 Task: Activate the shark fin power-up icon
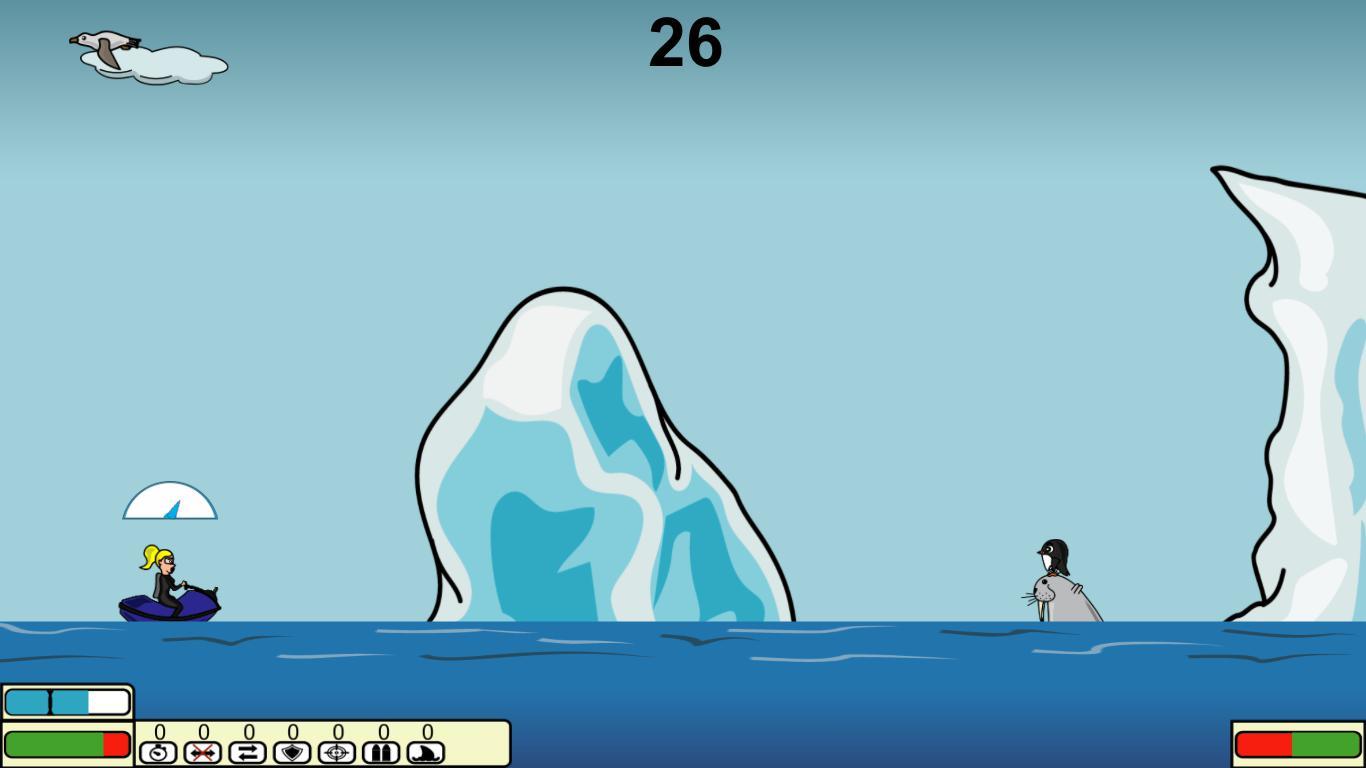[425, 752]
